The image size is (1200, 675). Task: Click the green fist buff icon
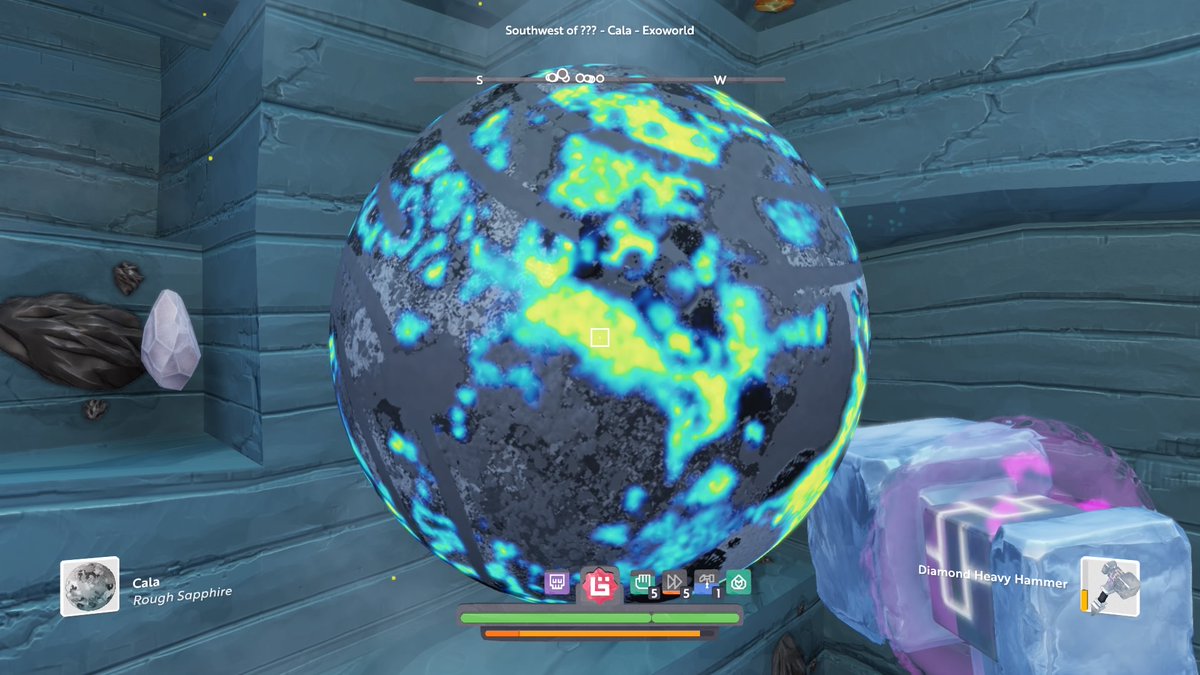[x=642, y=582]
